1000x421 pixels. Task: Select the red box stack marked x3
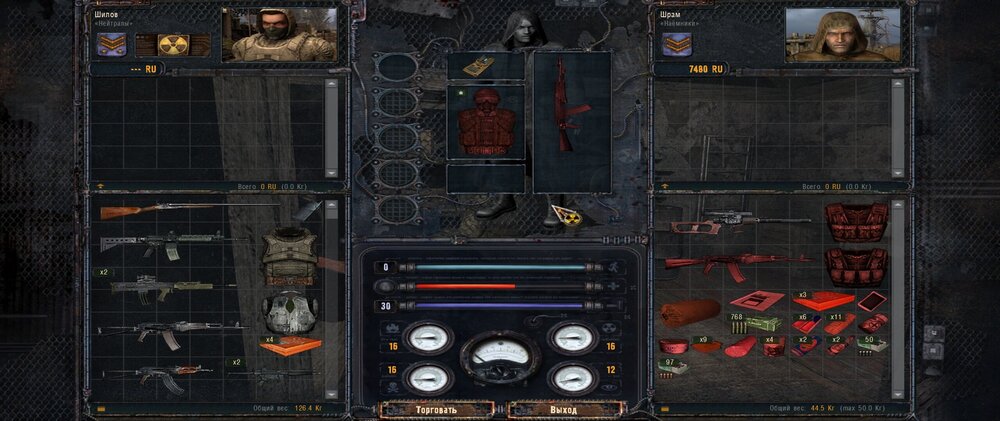click(824, 300)
